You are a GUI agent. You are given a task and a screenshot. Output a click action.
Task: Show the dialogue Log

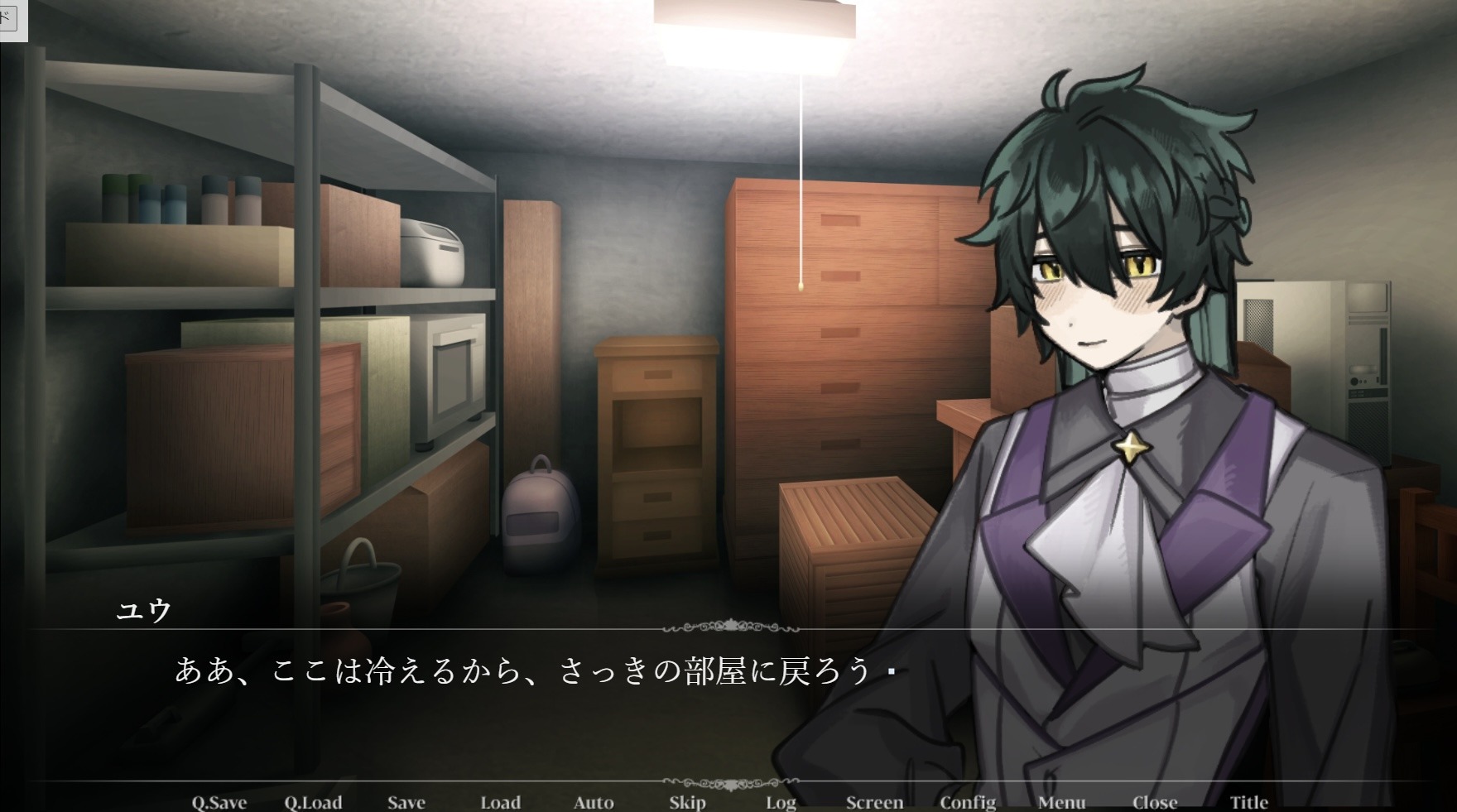pos(781,802)
